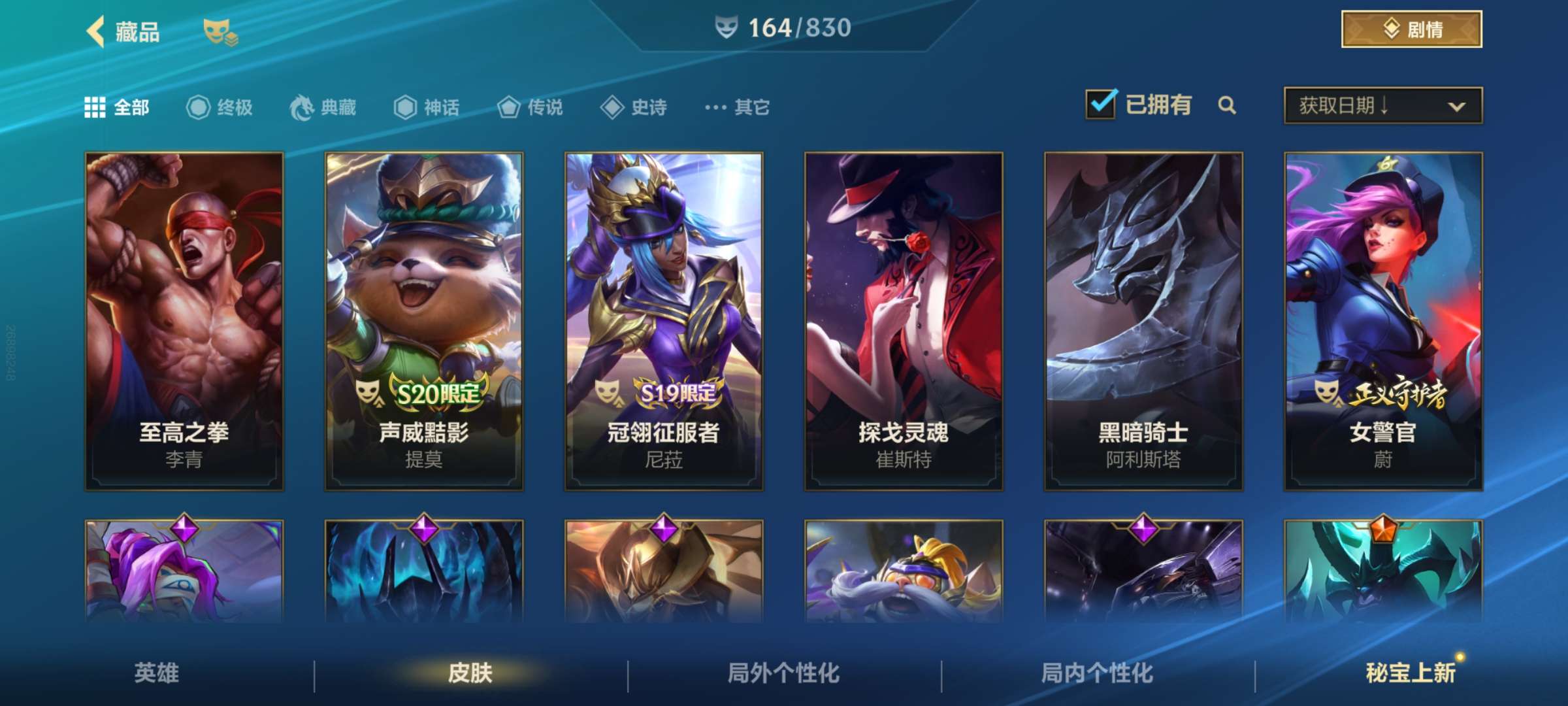Open search with the magnifier icon
The image size is (1568, 706).
coord(1228,105)
